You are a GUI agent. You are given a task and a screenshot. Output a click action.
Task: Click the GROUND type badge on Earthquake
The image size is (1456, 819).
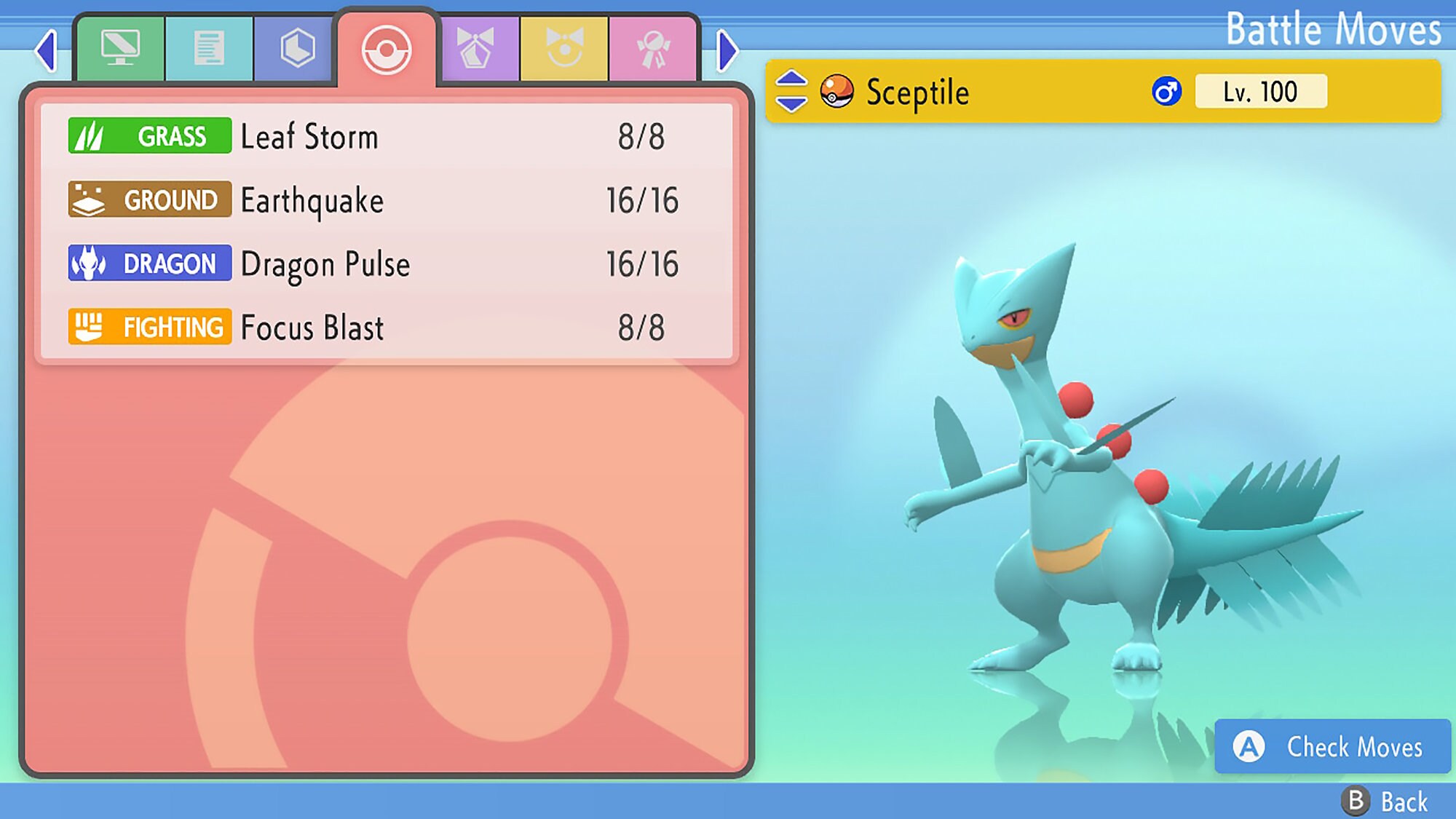(149, 199)
